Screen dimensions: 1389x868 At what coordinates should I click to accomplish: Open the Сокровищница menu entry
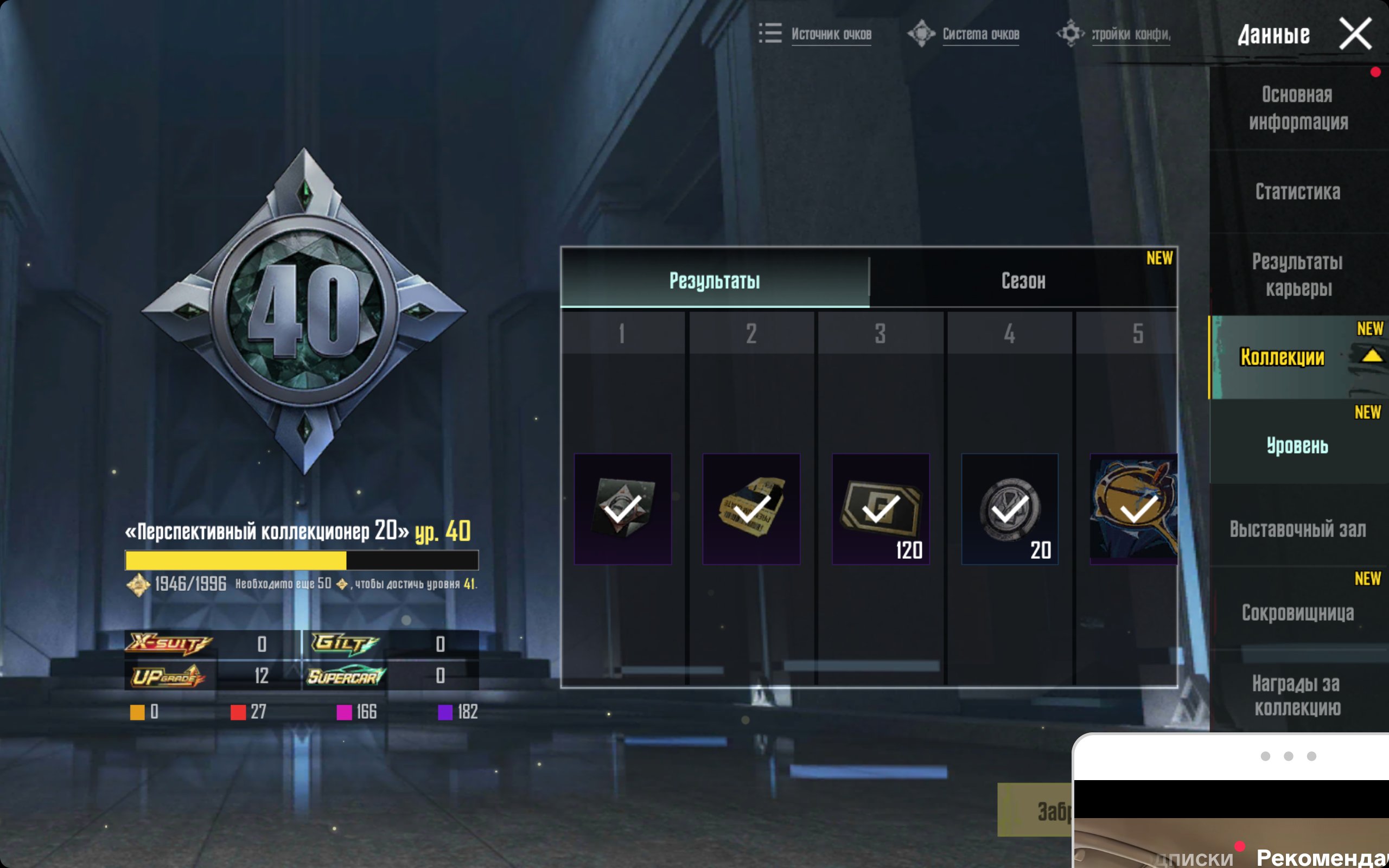(x=1298, y=612)
